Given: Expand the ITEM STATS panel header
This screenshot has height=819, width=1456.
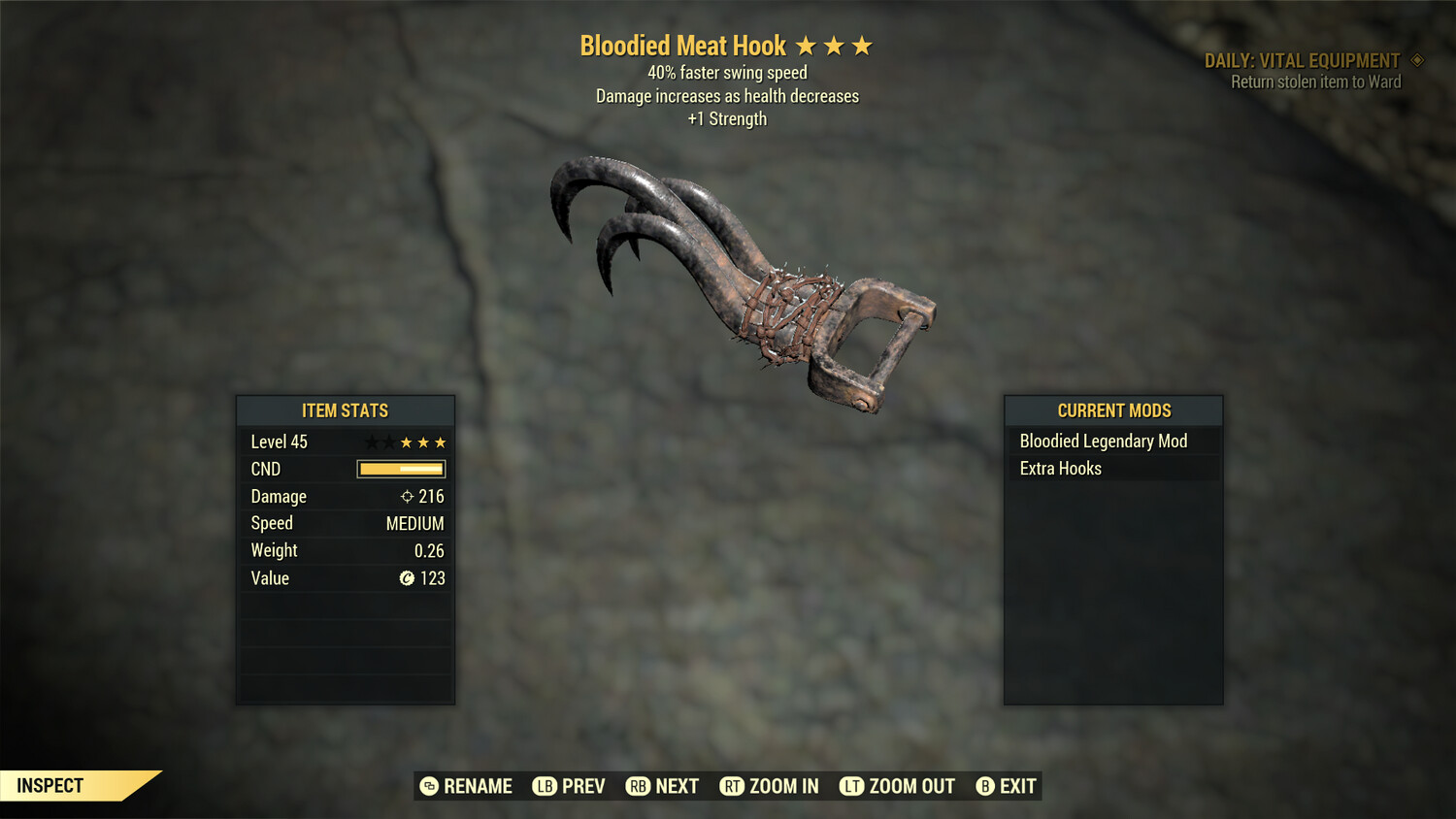Looking at the screenshot, I should (x=346, y=410).
